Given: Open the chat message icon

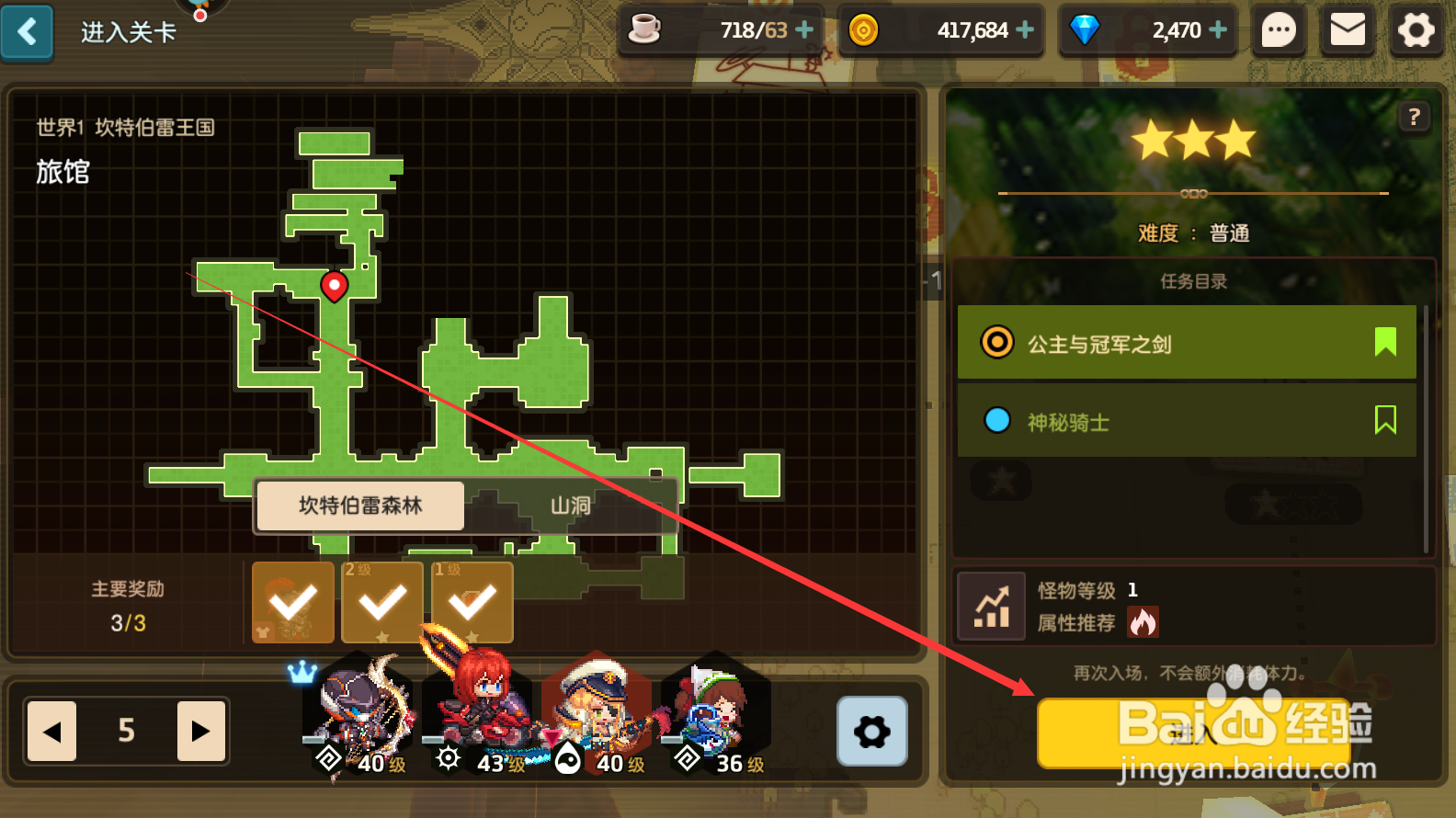Looking at the screenshot, I should [1279, 29].
